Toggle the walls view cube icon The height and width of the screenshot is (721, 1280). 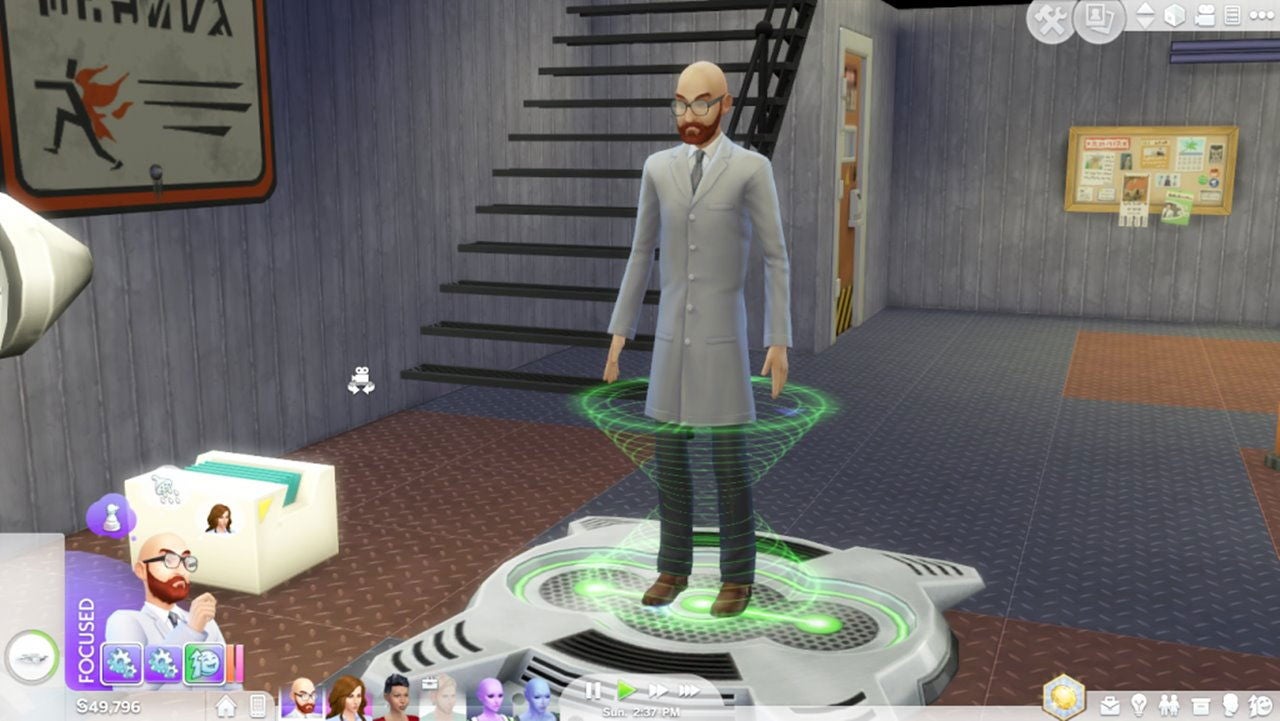(1175, 16)
